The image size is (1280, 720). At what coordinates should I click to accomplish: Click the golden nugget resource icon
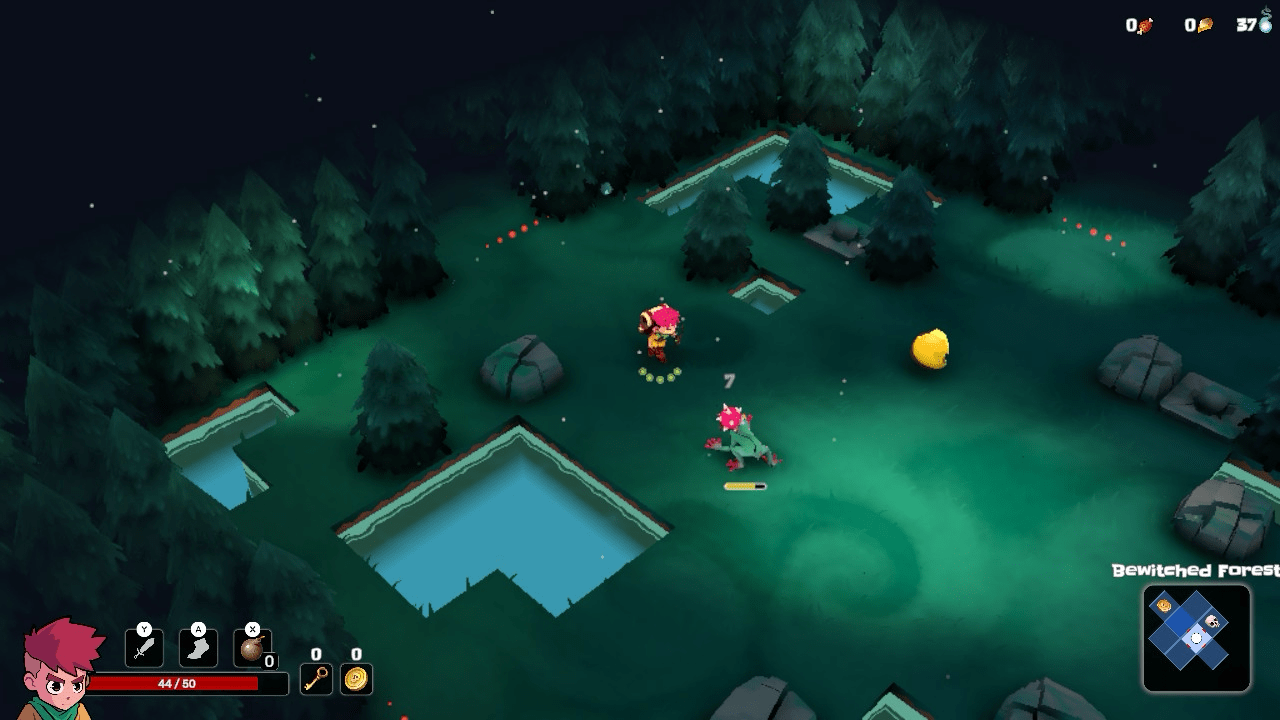click(1205, 25)
